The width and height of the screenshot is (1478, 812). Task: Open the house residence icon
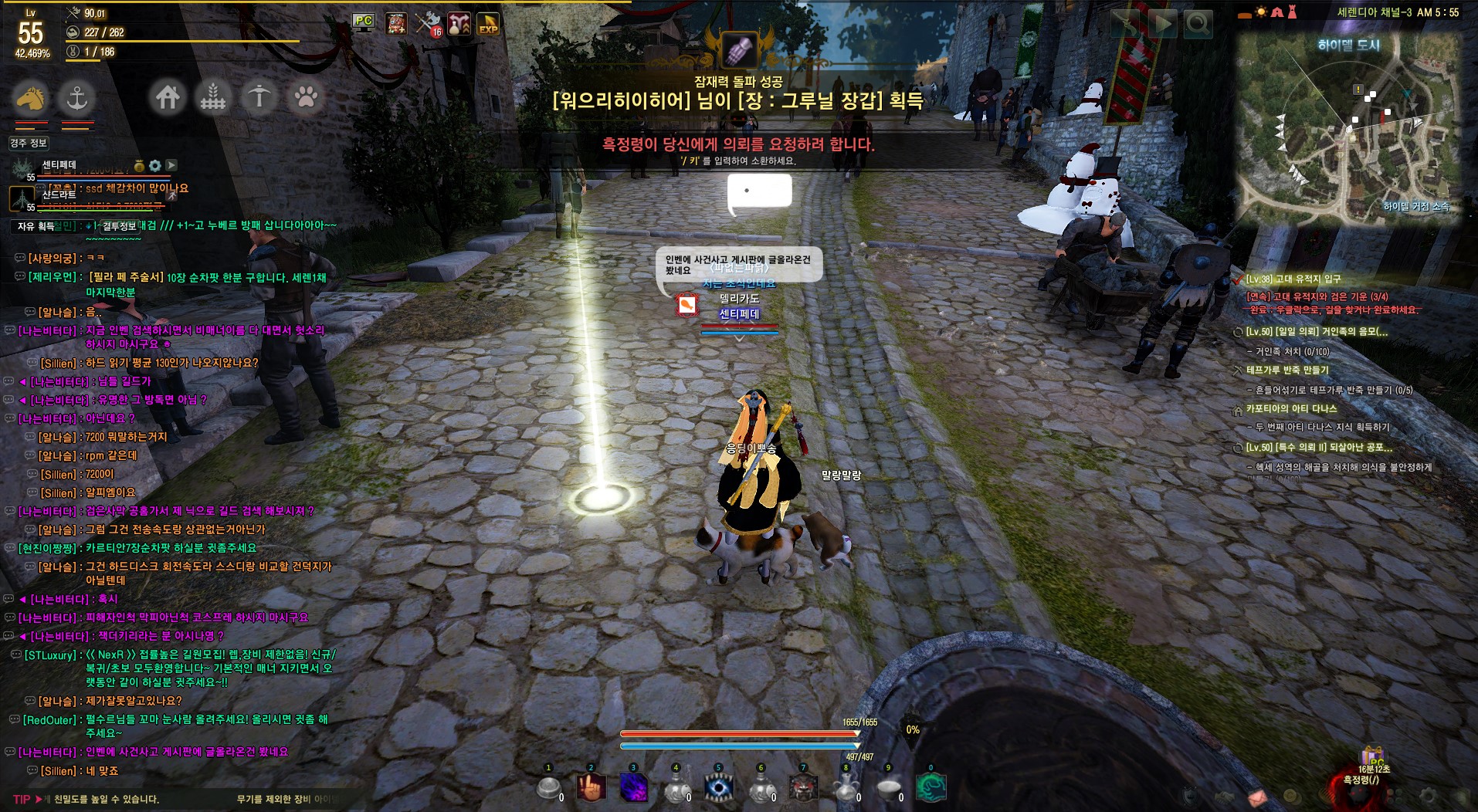pos(168,97)
